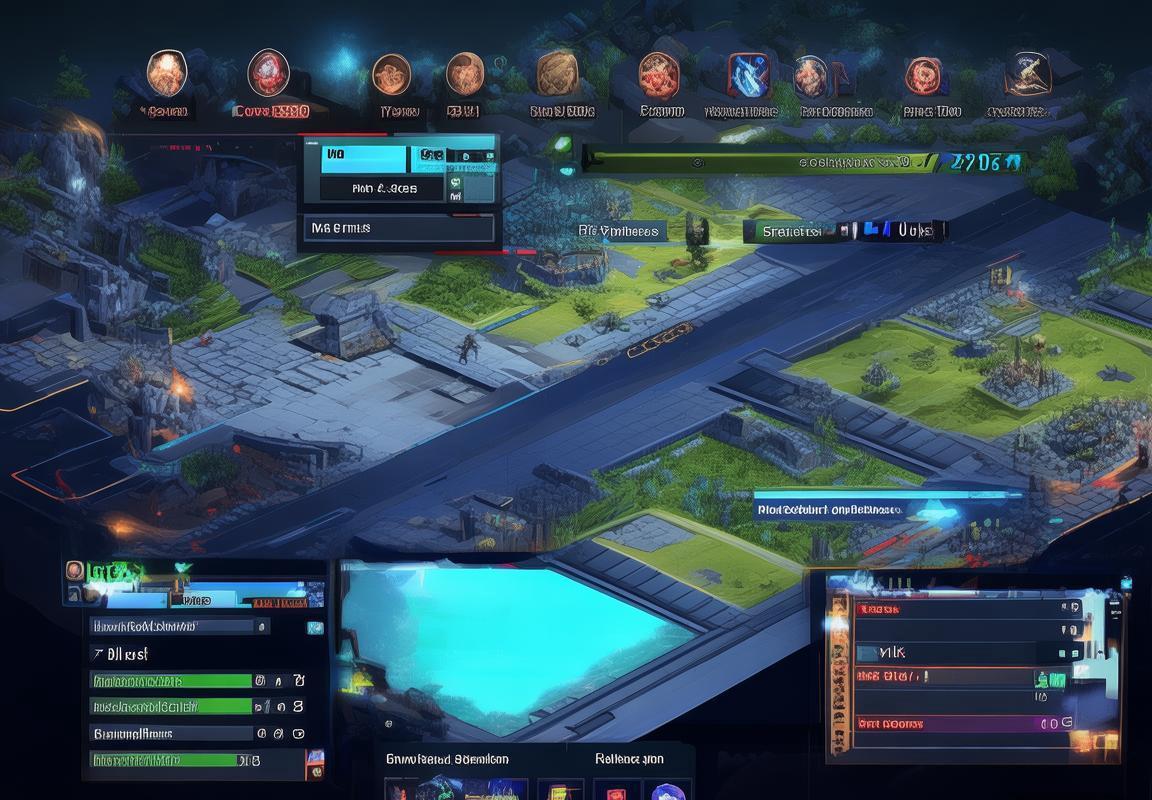This screenshot has height=800, width=1152.
Task: Select the rightmost icon in the top row
Action: click(x=1027, y=73)
